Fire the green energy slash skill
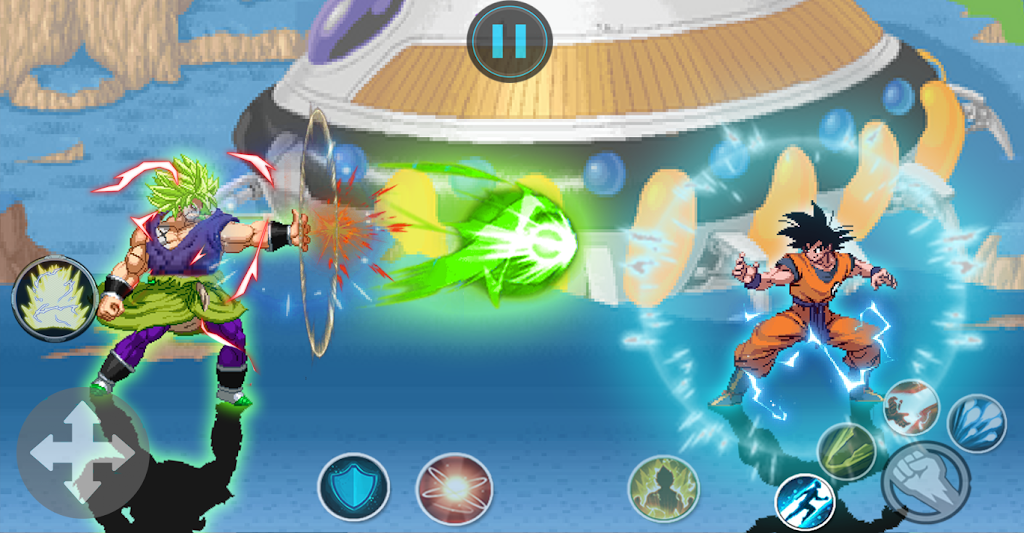 click(x=847, y=451)
